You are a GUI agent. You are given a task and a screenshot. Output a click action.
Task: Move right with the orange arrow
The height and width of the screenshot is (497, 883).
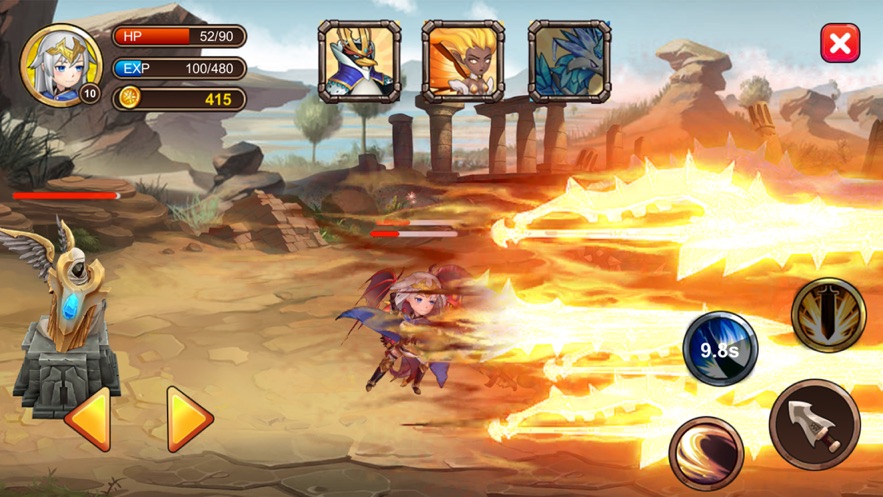pos(188,420)
